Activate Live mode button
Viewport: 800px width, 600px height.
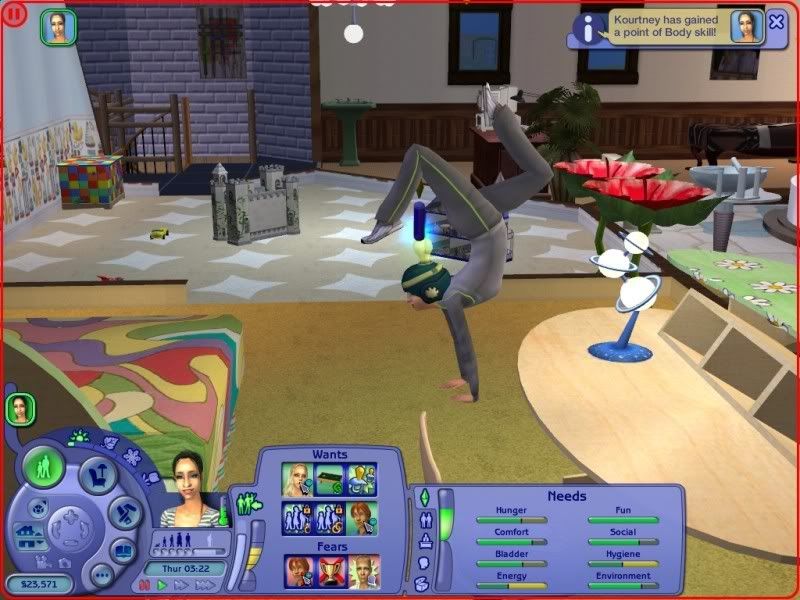[45, 467]
